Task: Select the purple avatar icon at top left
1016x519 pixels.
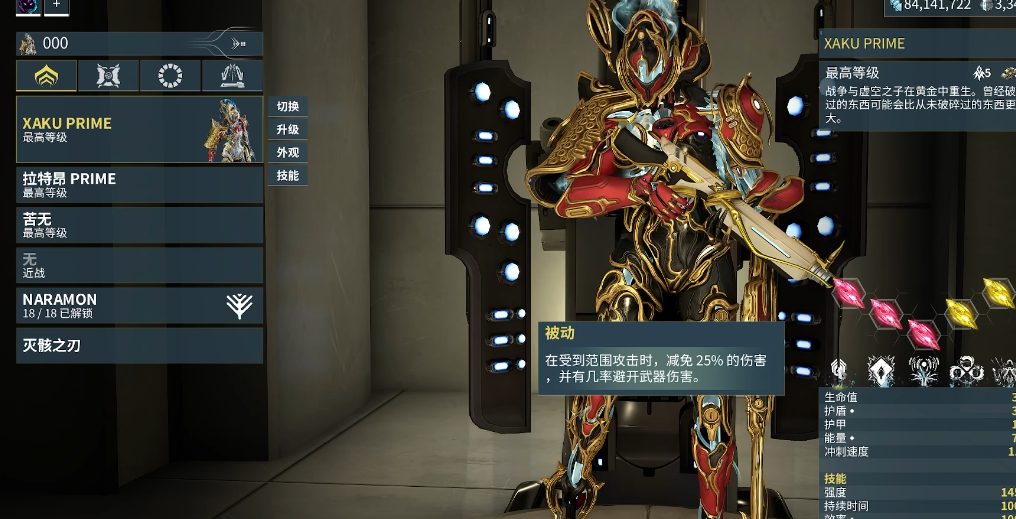Action: pyautogui.click(x=28, y=5)
